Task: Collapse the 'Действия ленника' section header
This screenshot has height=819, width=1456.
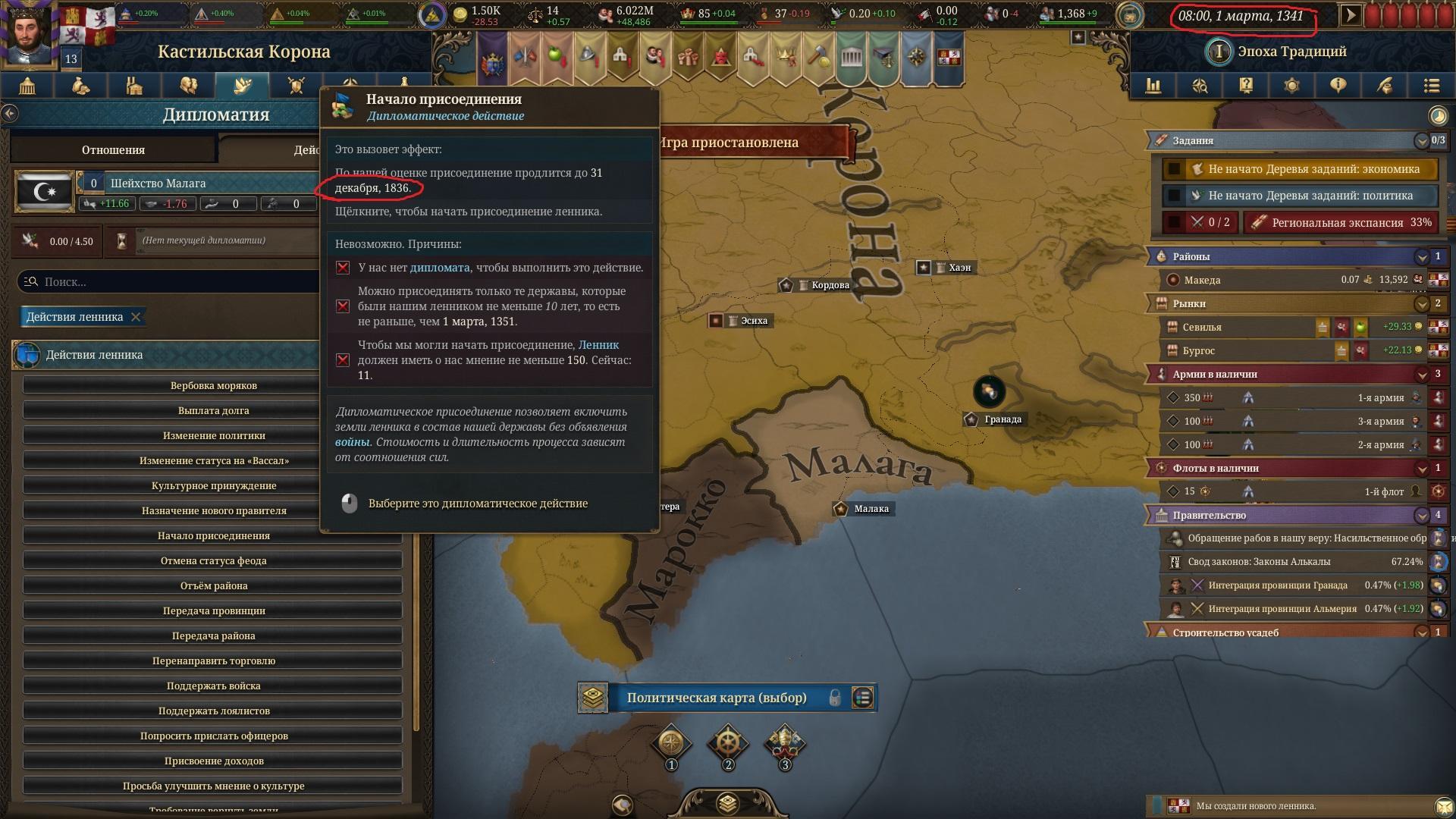Action: tap(167, 355)
